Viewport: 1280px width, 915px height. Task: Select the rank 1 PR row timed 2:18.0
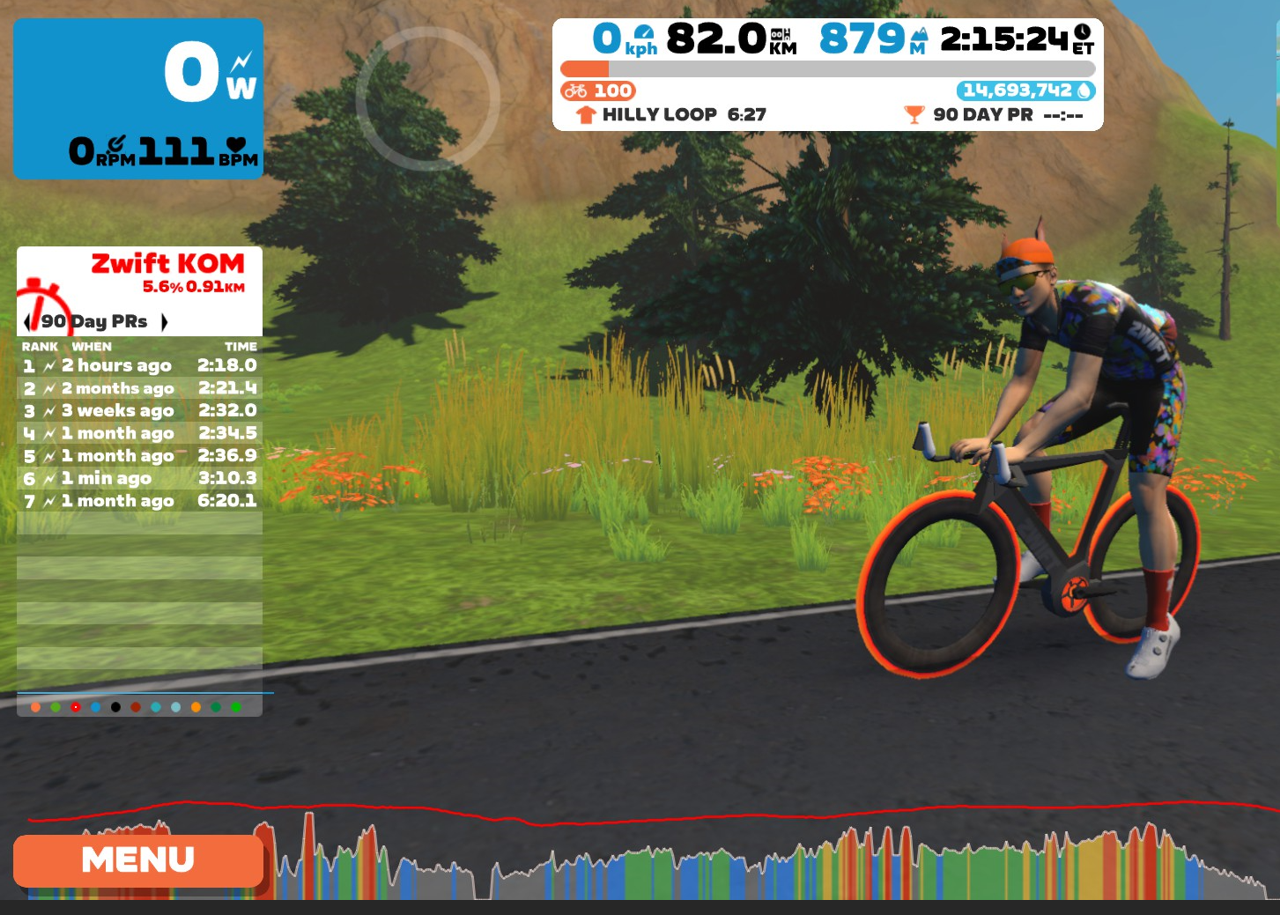[x=139, y=366]
